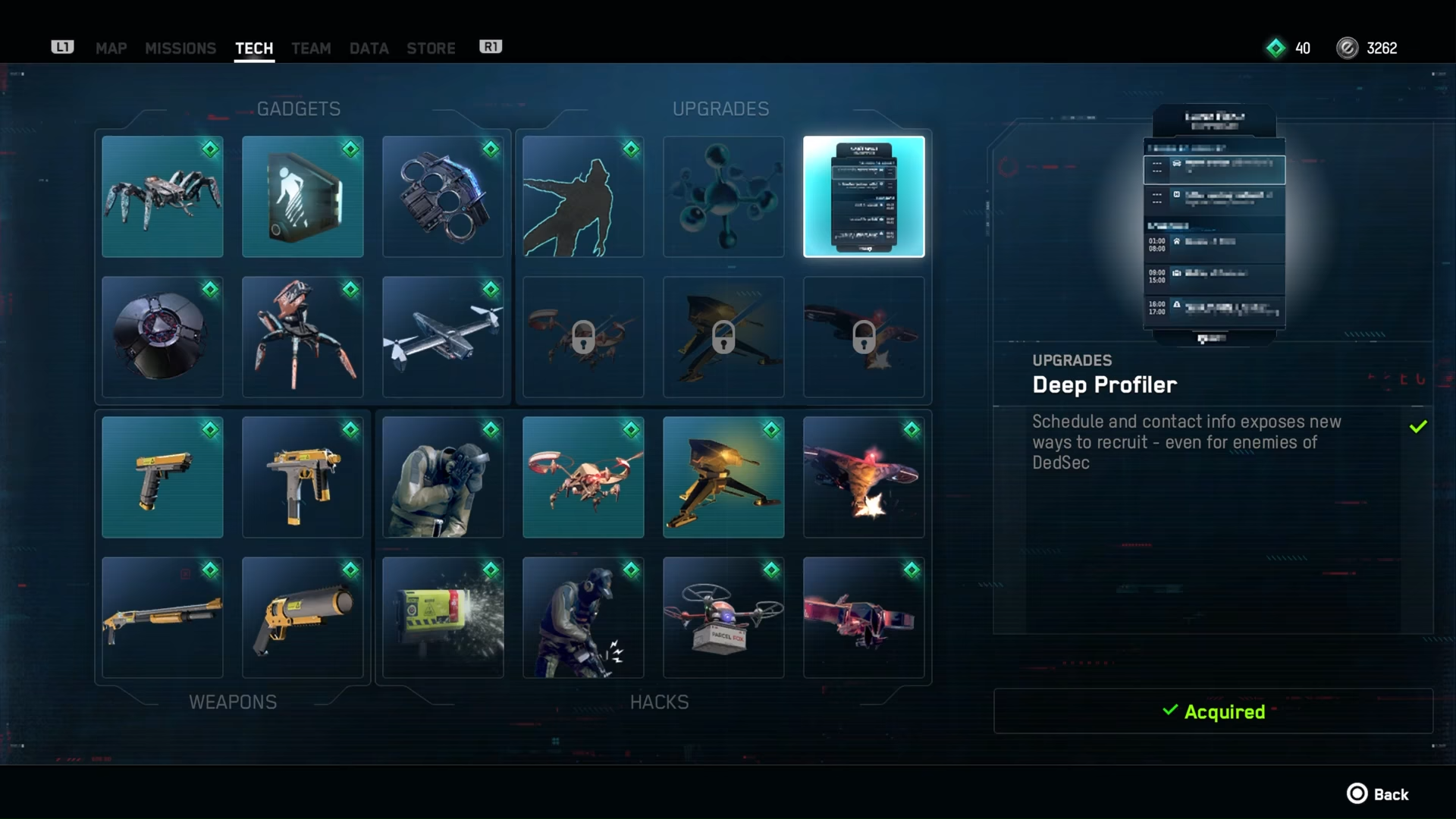The width and height of the screenshot is (1456, 819).
Task: Select the yellow pistol weapon tile
Action: click(x=162, y=478)
